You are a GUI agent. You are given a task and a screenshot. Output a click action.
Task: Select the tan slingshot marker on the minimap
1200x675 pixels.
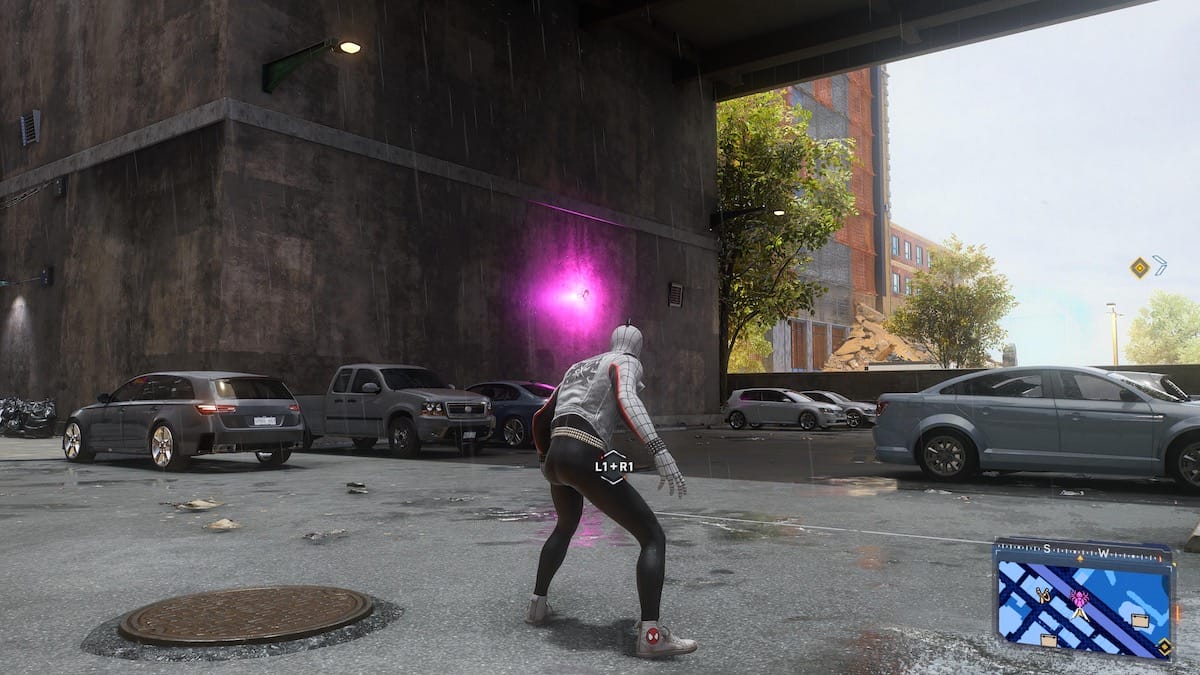coord(1043,596)
